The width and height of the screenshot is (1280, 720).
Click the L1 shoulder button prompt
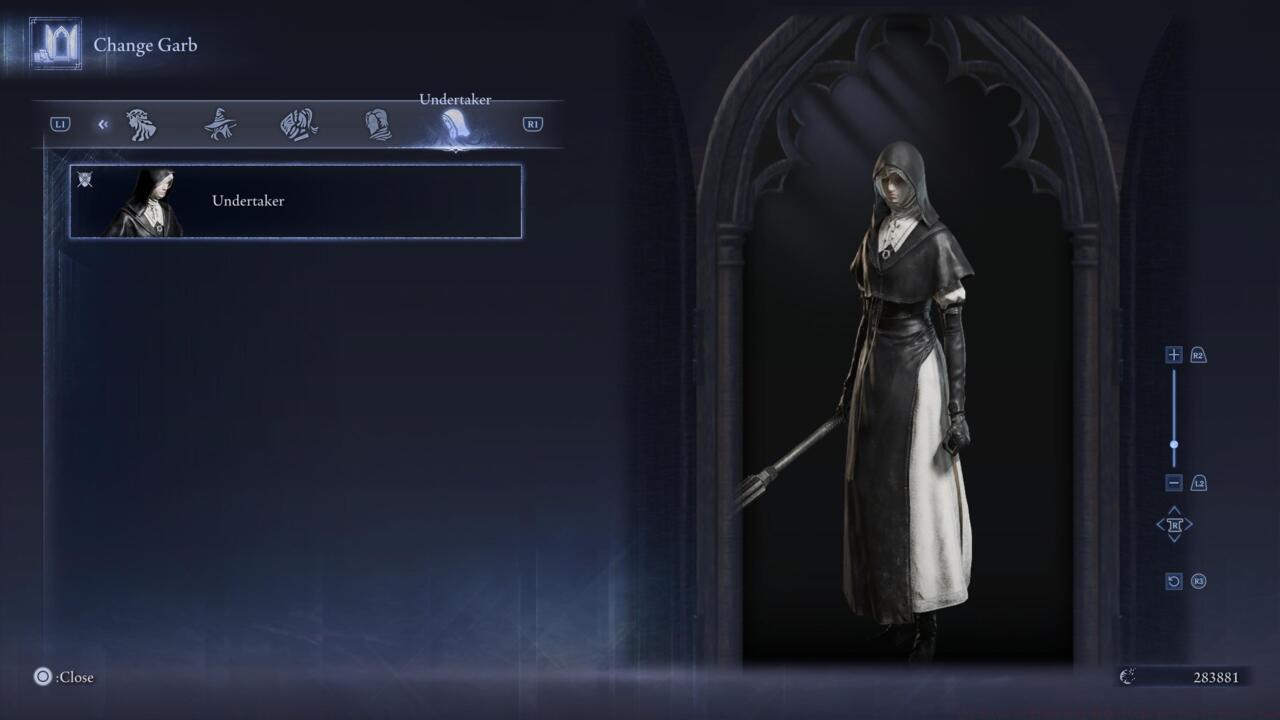[62, 123]
